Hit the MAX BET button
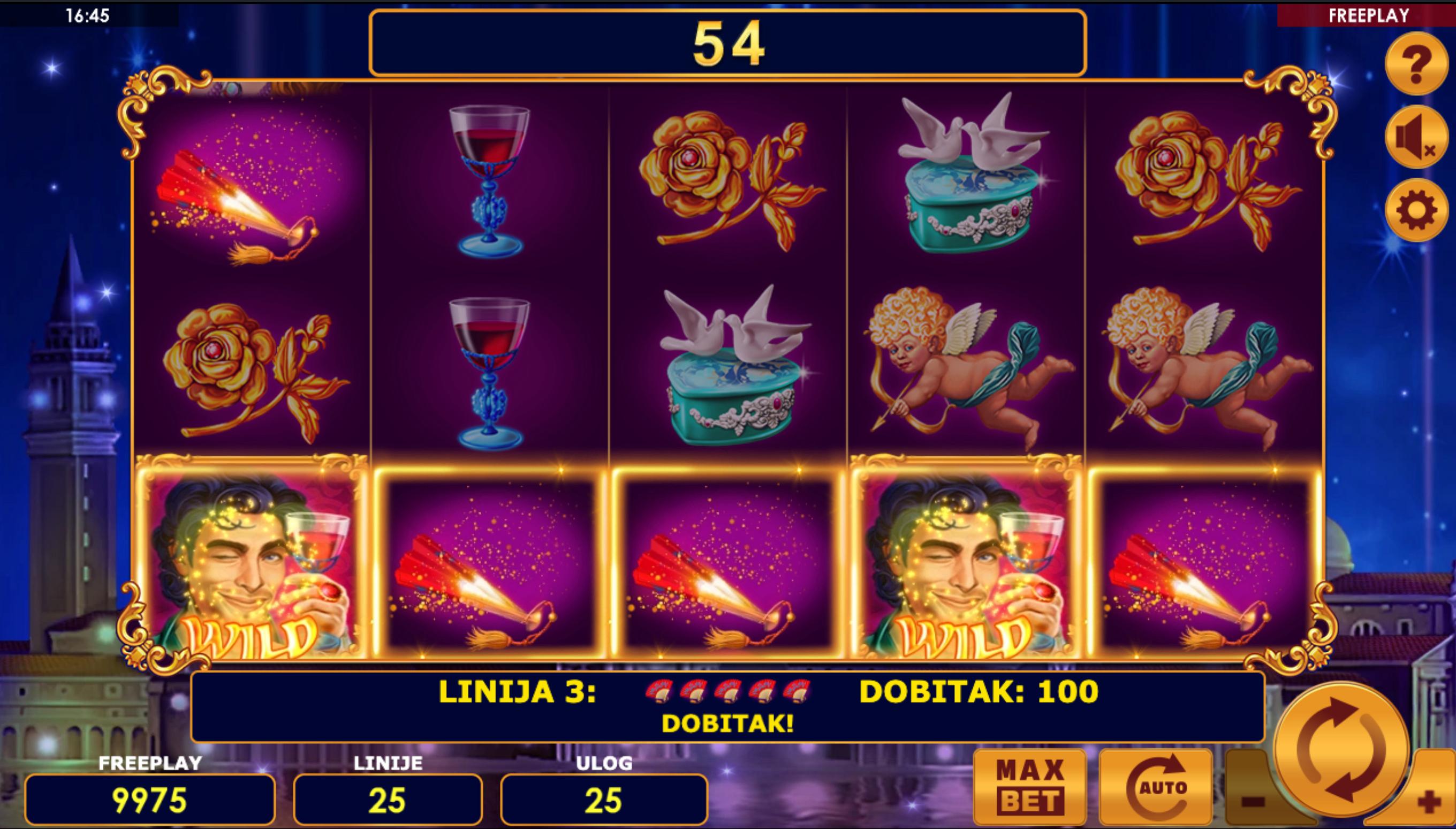This screenshot has width=1456, height=829. point(1030,787)
